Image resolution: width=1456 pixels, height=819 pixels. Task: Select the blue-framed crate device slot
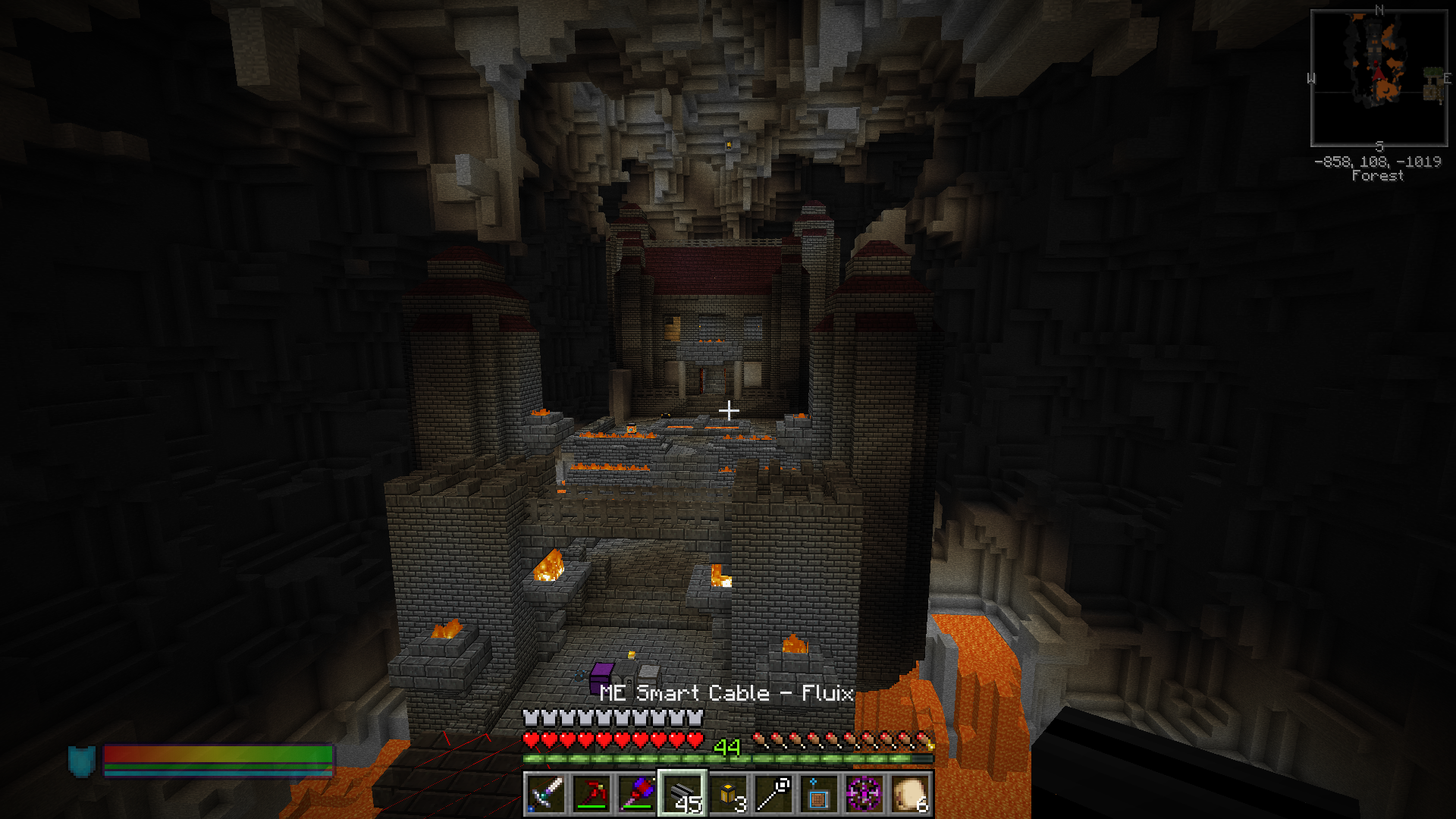pyautogui.click(x=819, y=794)
